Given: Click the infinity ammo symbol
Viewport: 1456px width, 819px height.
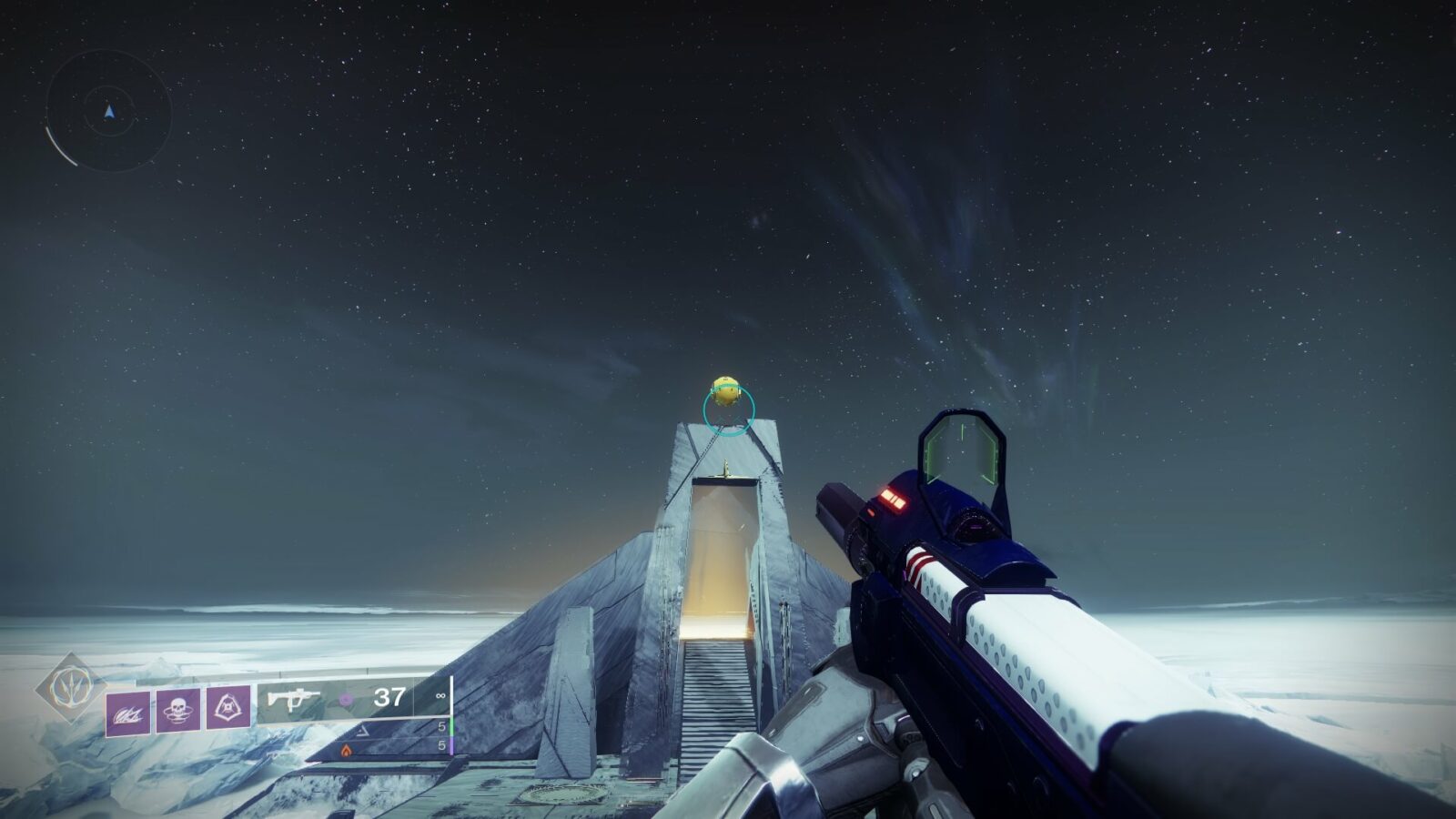Looking at the screenshot, I should [x=440, y=696].
